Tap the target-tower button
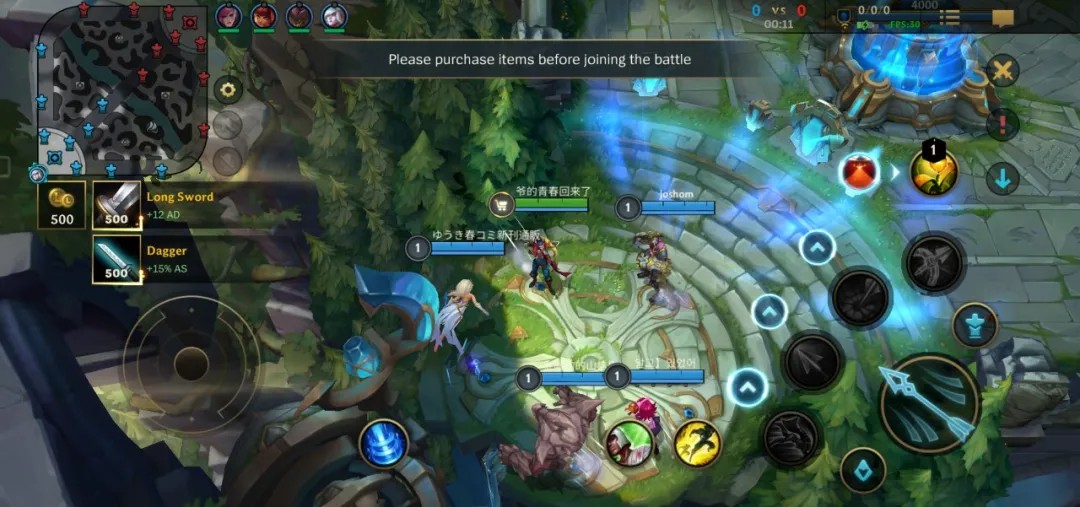Viewport: 1080px width, 507px height. pos(974,325)
